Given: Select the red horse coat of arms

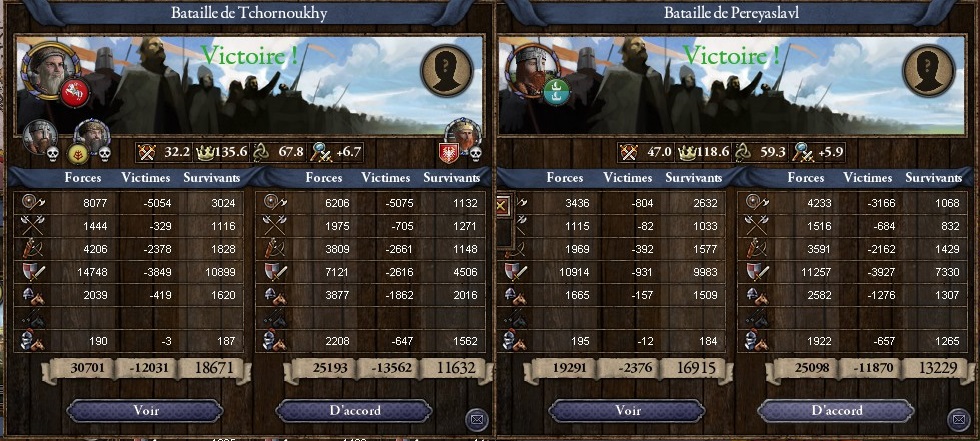Looking at the screenshot, I should click(76, 93).
